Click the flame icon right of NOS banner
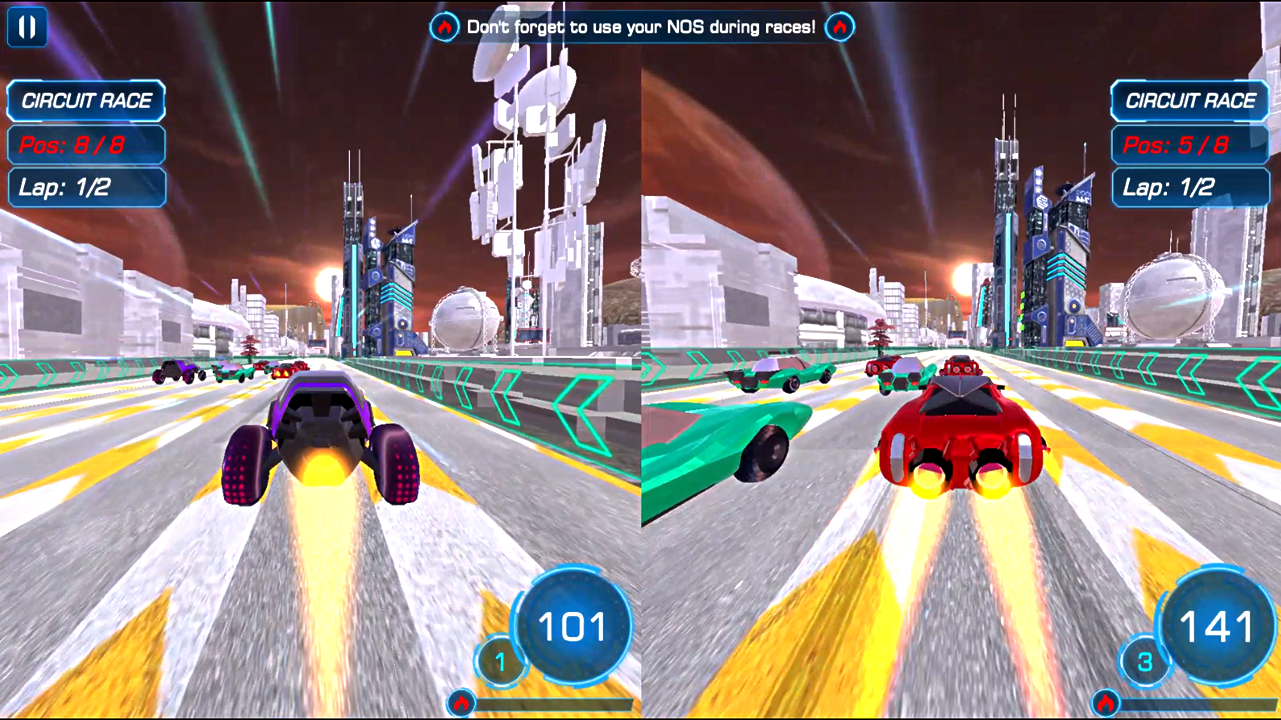1281x720 pixels. tap(839, 27)
